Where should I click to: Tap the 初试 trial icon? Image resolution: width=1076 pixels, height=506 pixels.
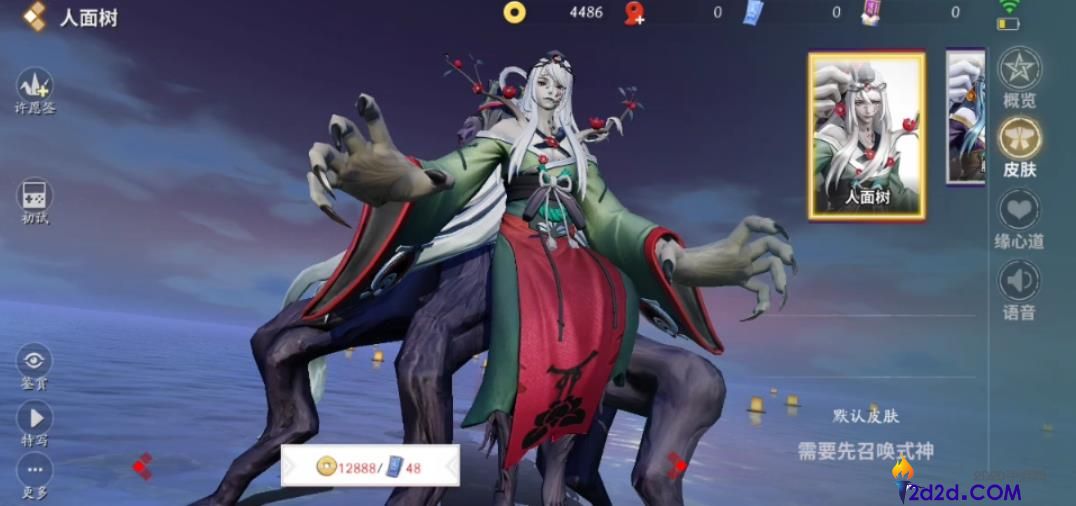pos(35,197)
